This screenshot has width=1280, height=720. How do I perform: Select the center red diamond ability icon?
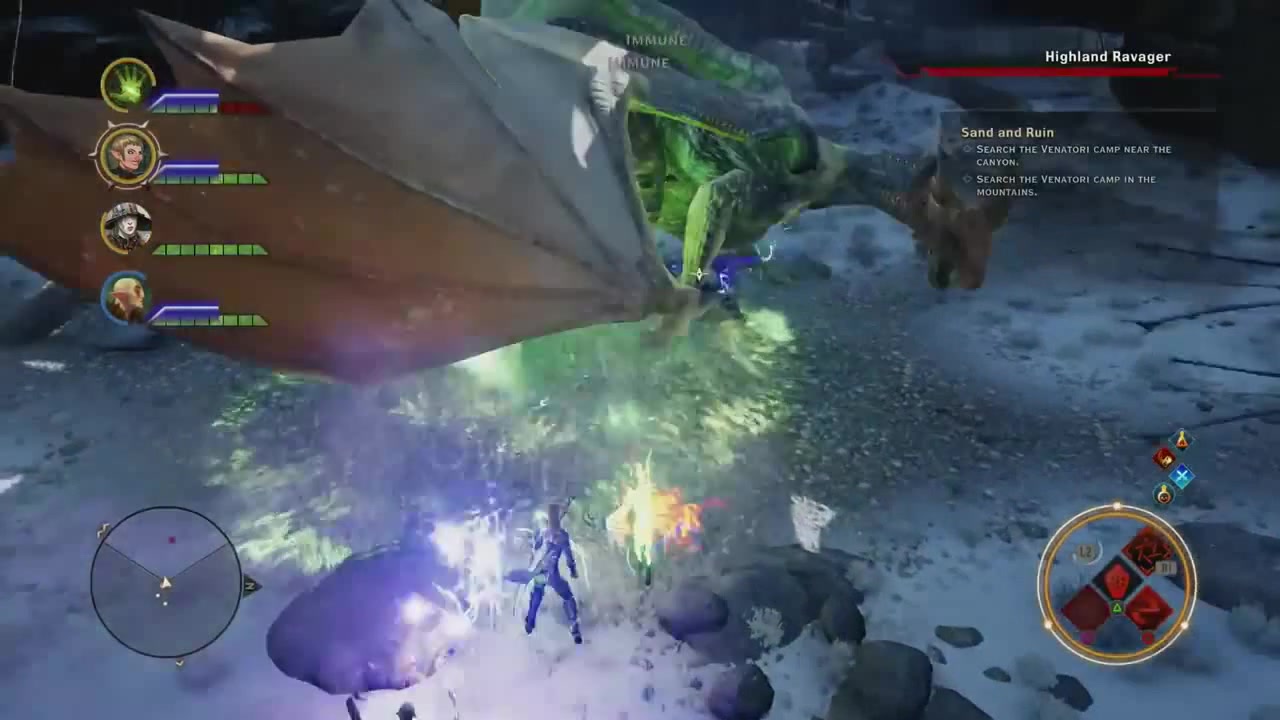(x=1117, y=579)
